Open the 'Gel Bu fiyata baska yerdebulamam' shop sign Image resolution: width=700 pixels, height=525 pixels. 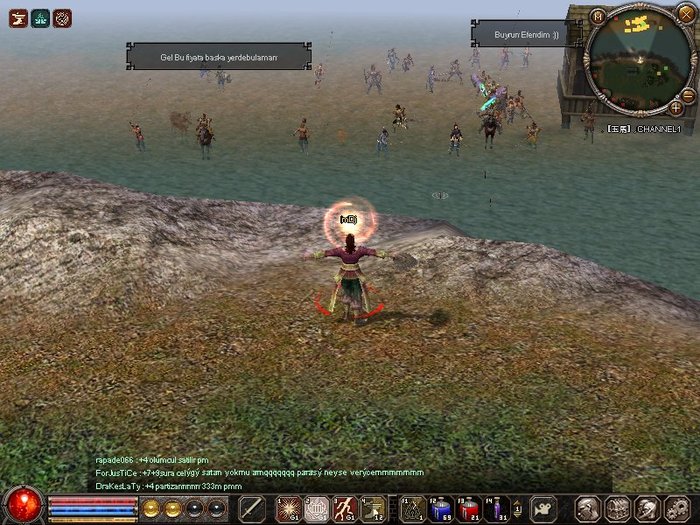pos(218,57)
